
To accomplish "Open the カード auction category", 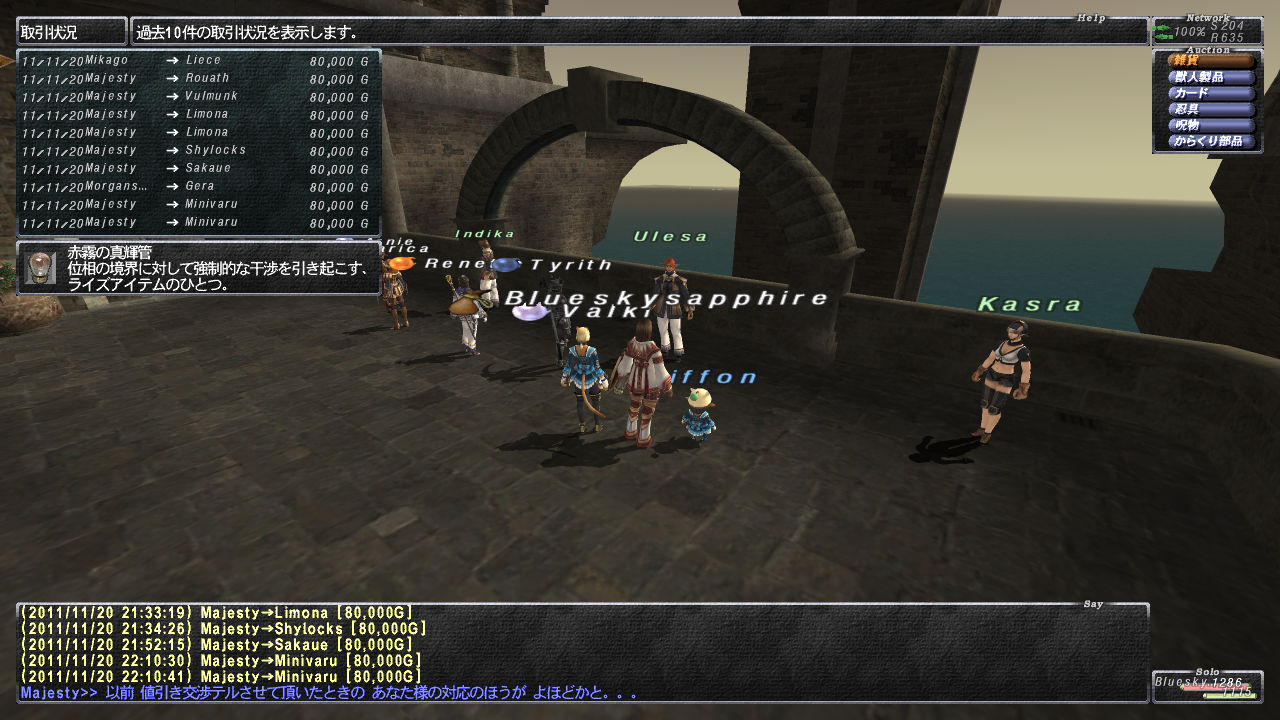I will point(1209,93).
